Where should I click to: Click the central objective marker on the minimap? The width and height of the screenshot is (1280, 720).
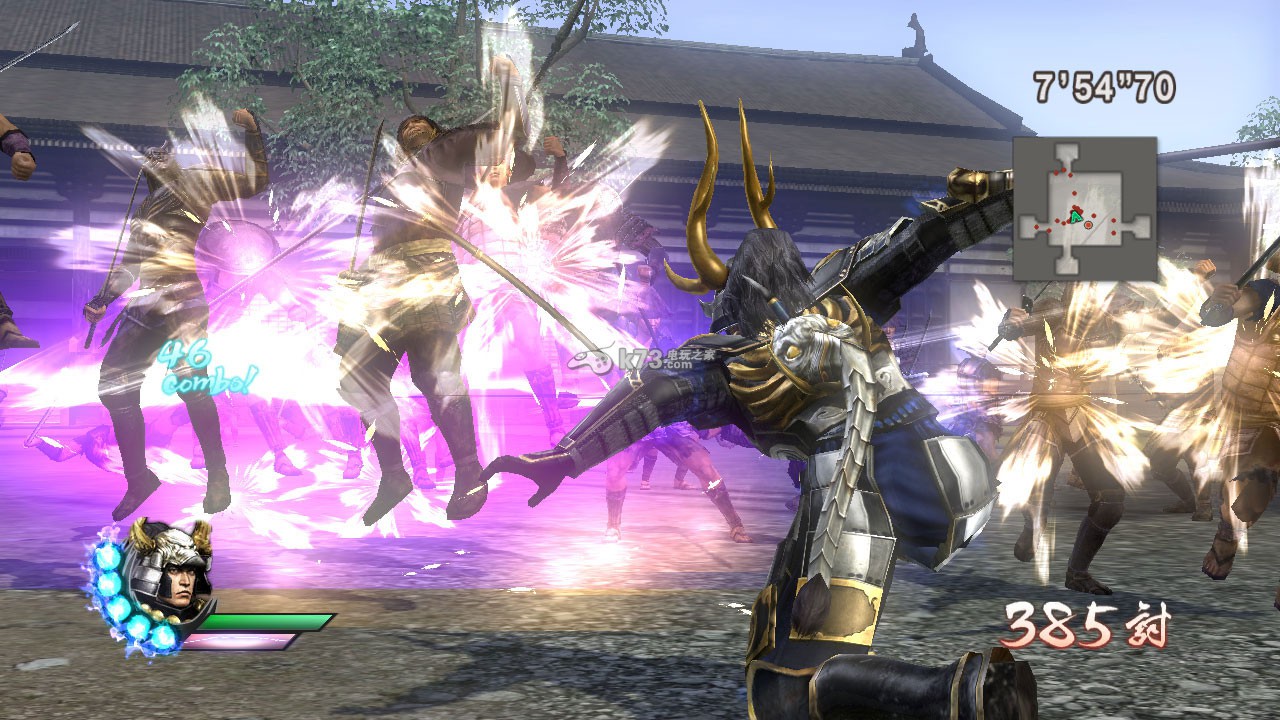click(x=1088, y=226)
